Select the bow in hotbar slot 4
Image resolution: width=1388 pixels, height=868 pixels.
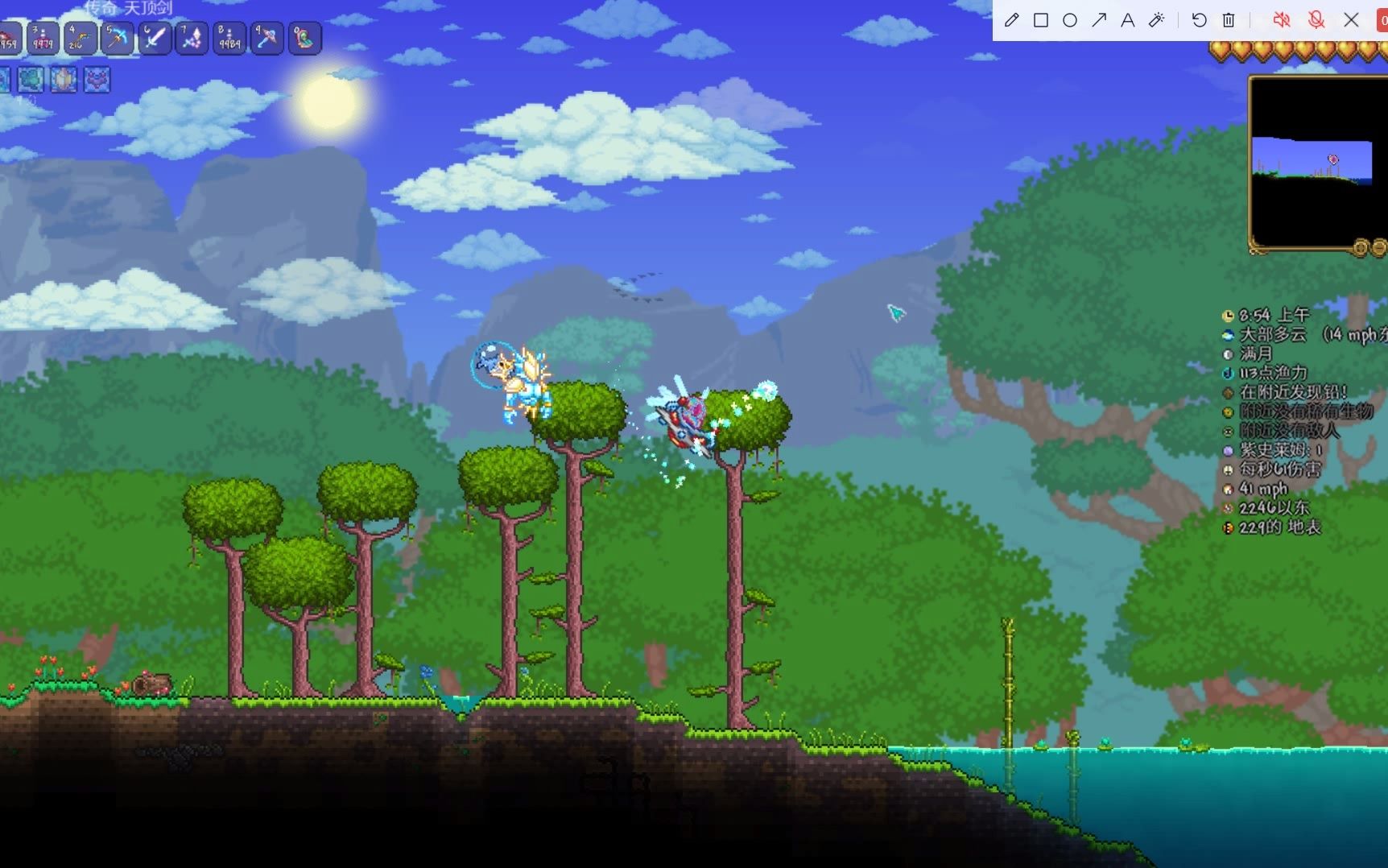[x=80, y=38]
